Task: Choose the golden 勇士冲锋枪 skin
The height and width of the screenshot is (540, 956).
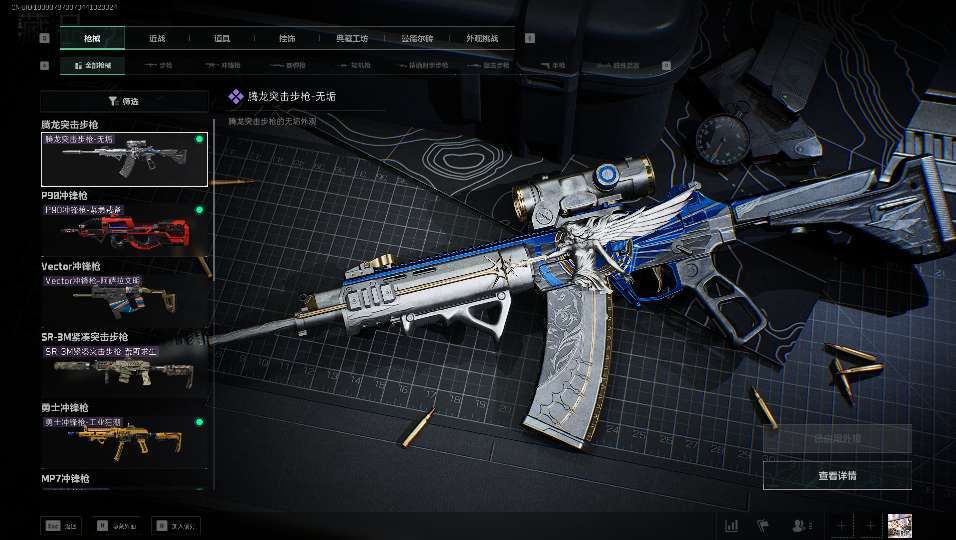Action: [x=124, y=440]
